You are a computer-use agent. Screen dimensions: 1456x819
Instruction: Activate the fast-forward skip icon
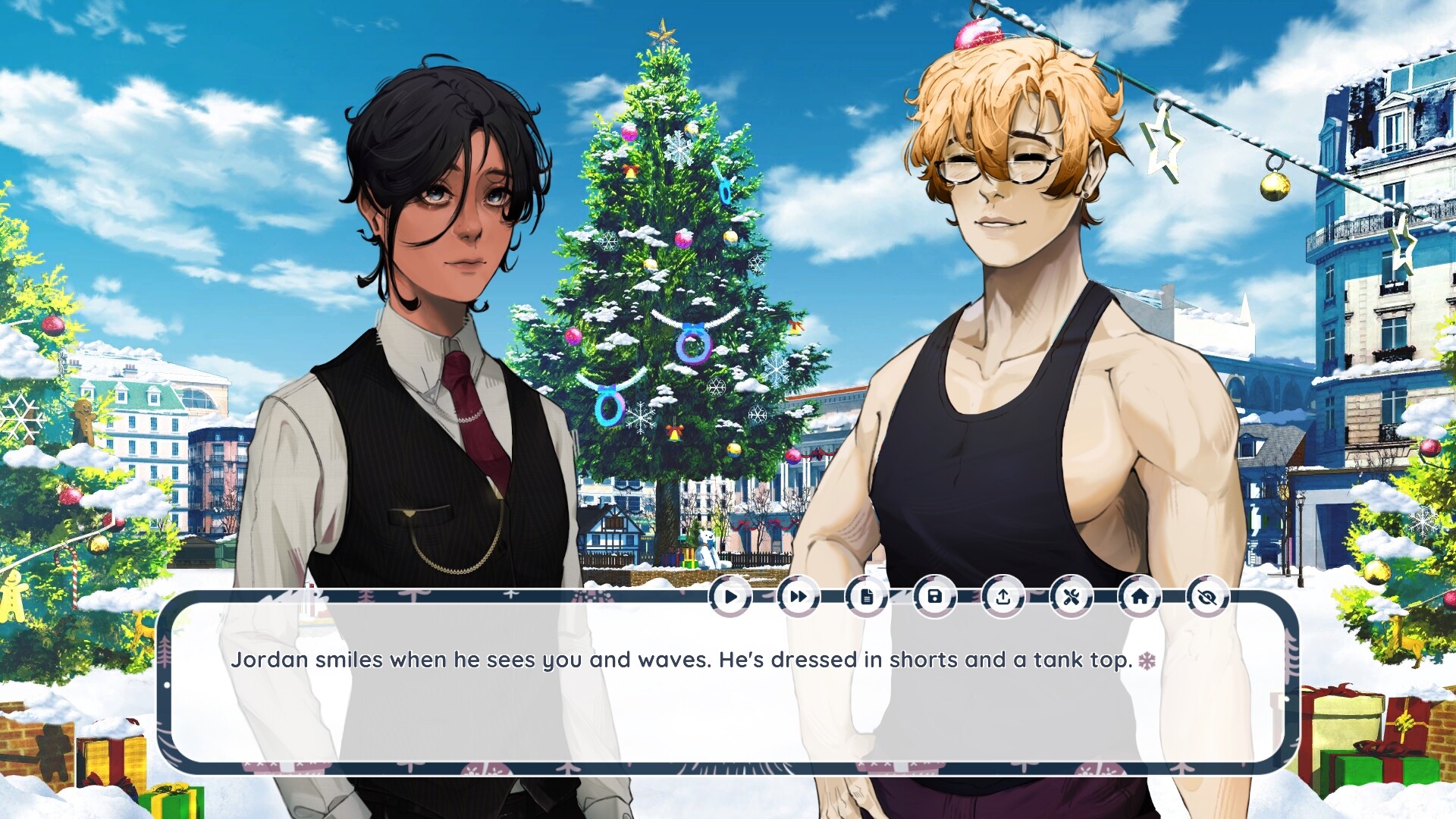click(797, 596)
